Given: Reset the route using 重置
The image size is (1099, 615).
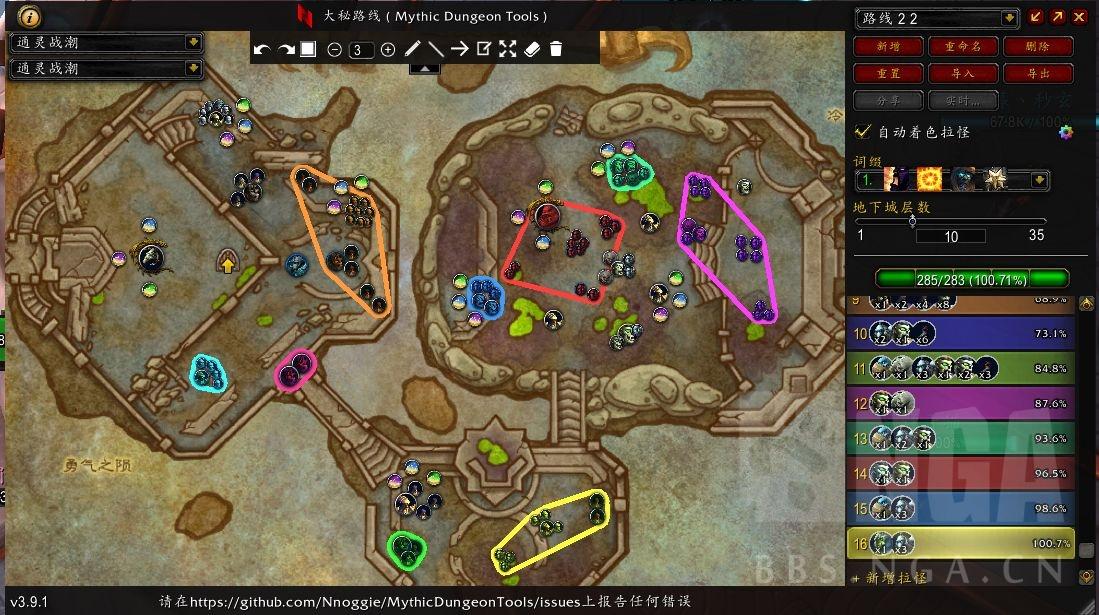Looking at the screenshot, I should (x=886, y=74).
